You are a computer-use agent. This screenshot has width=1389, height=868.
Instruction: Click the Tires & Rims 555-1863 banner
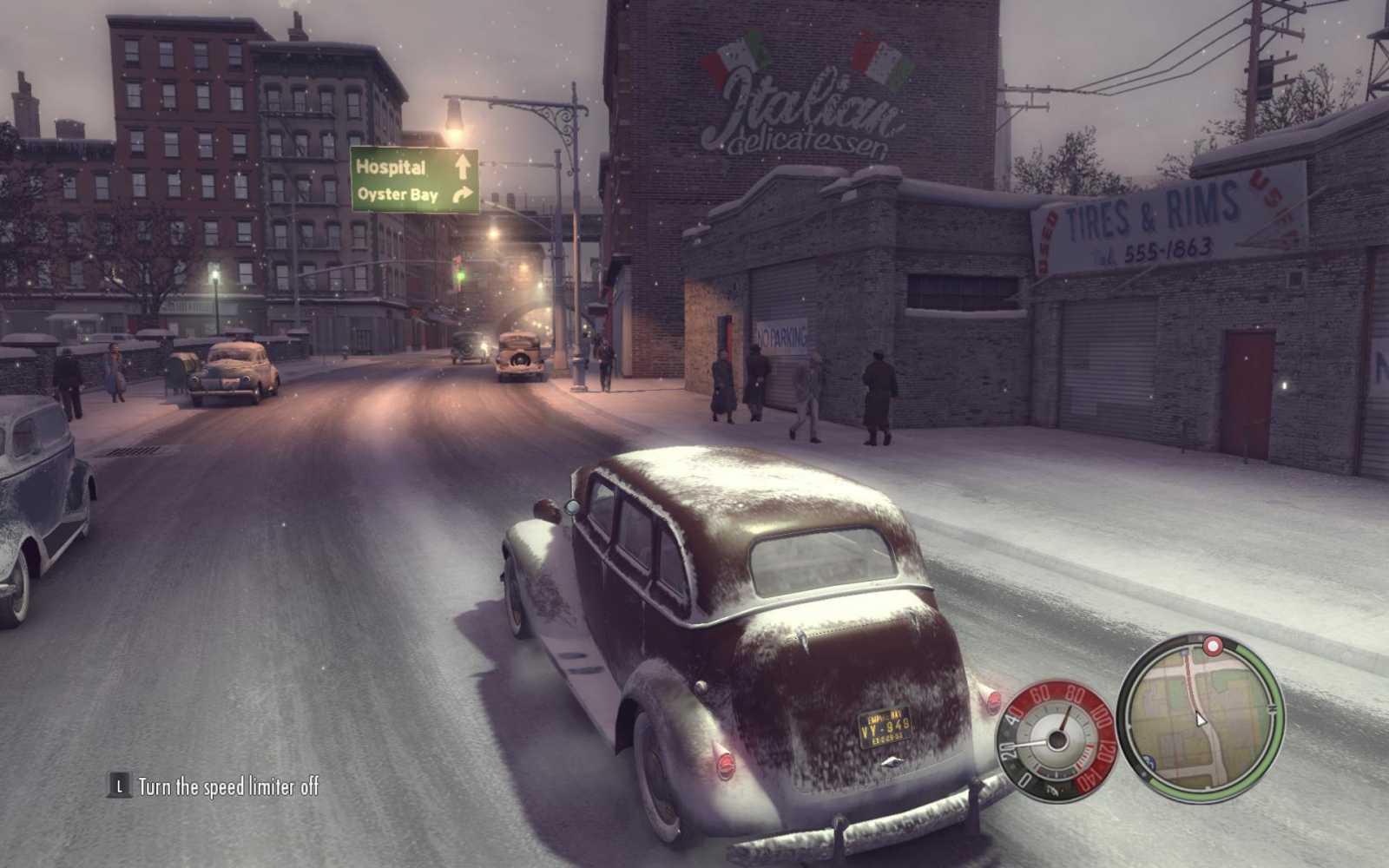(x=1155, y=217)
